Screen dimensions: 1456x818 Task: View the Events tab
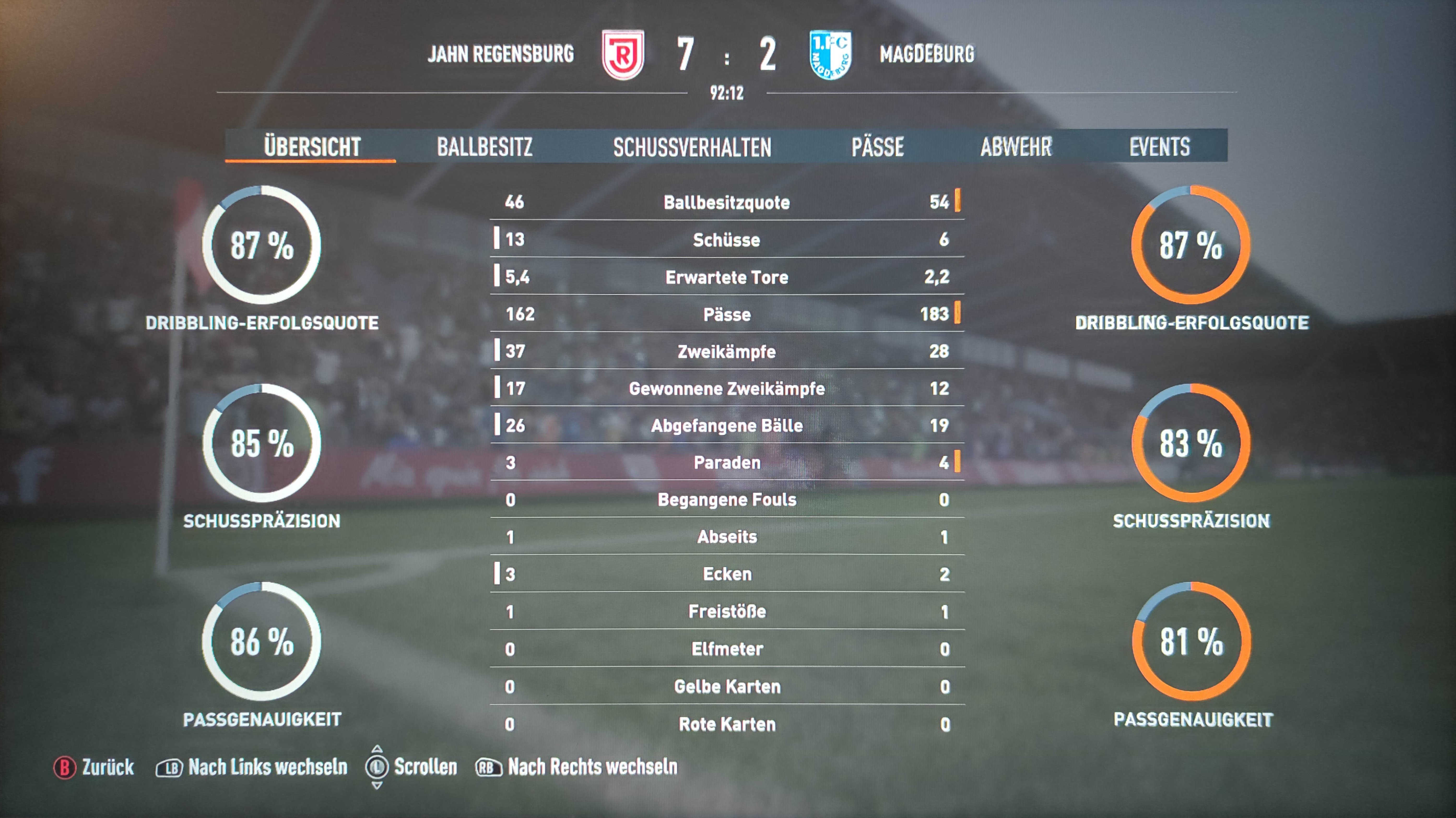click(x=1159, y=147)
